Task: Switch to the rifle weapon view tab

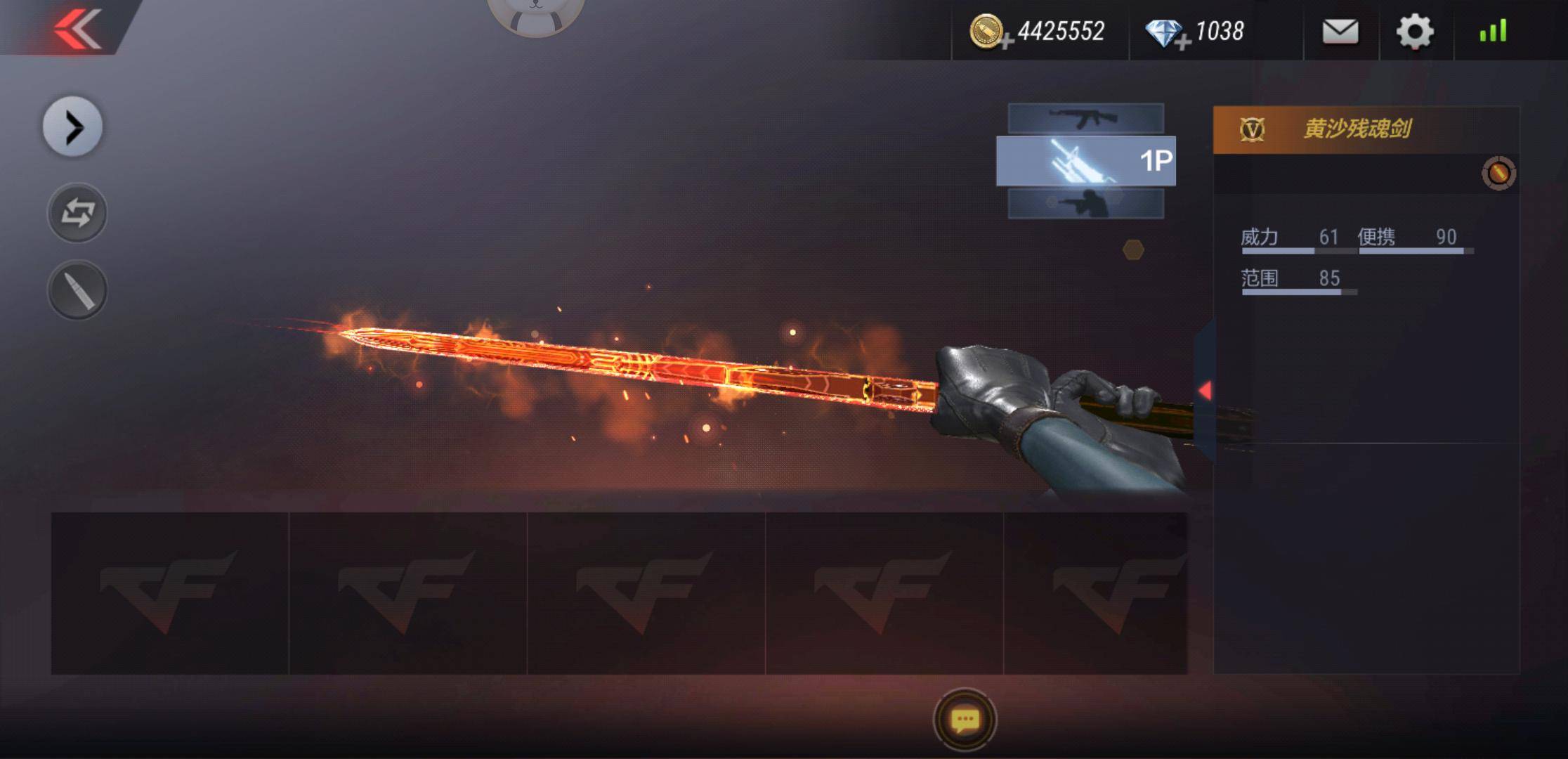Action: click(1085, 118)
